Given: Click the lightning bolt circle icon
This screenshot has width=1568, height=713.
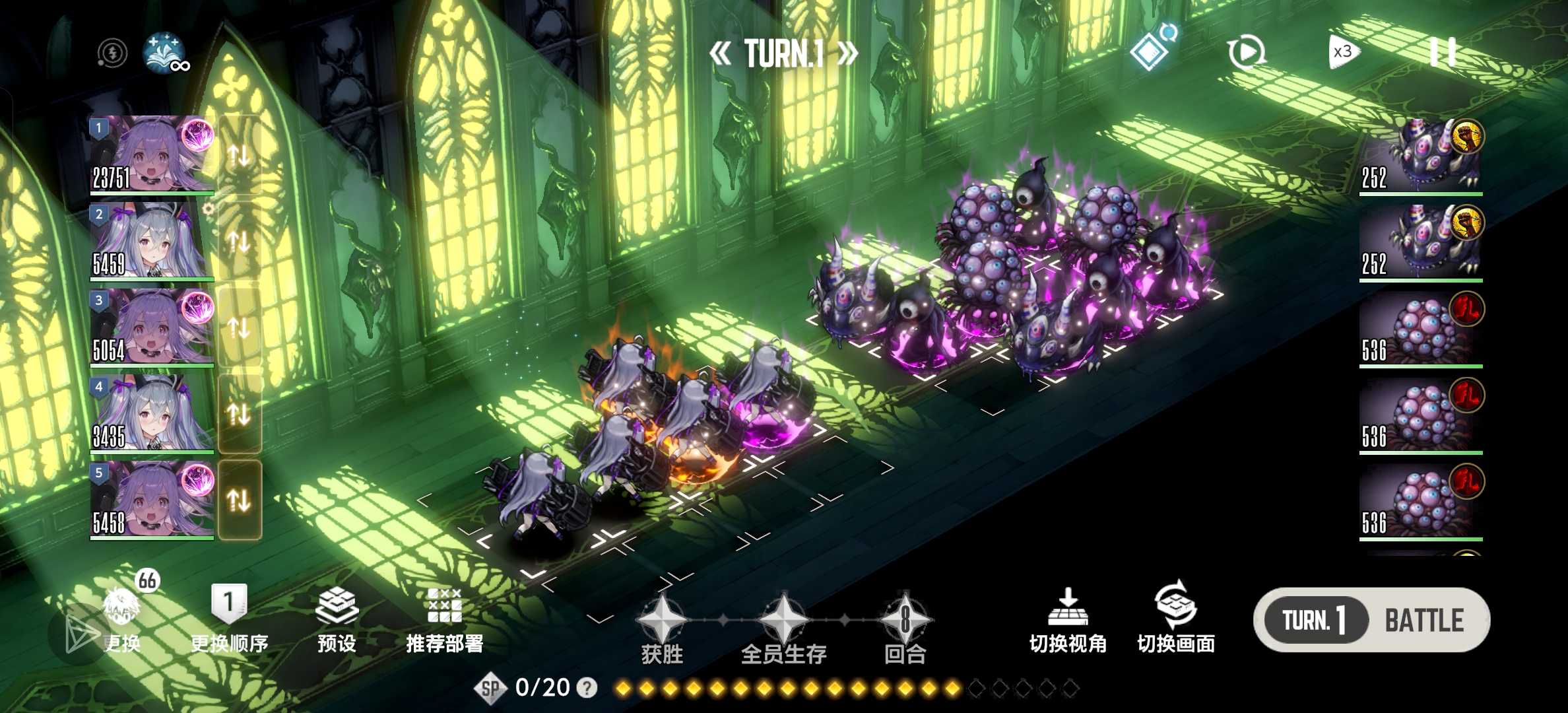Looking at the screenshot, I should [112, 53].
